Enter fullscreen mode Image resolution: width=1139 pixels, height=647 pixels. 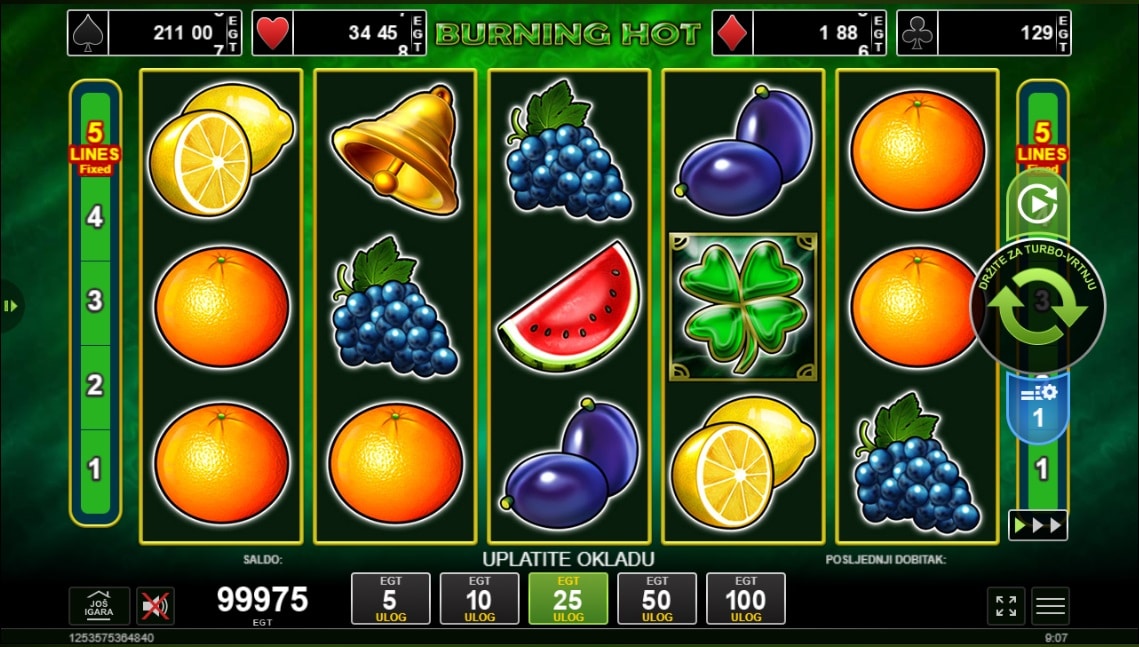1006,606
